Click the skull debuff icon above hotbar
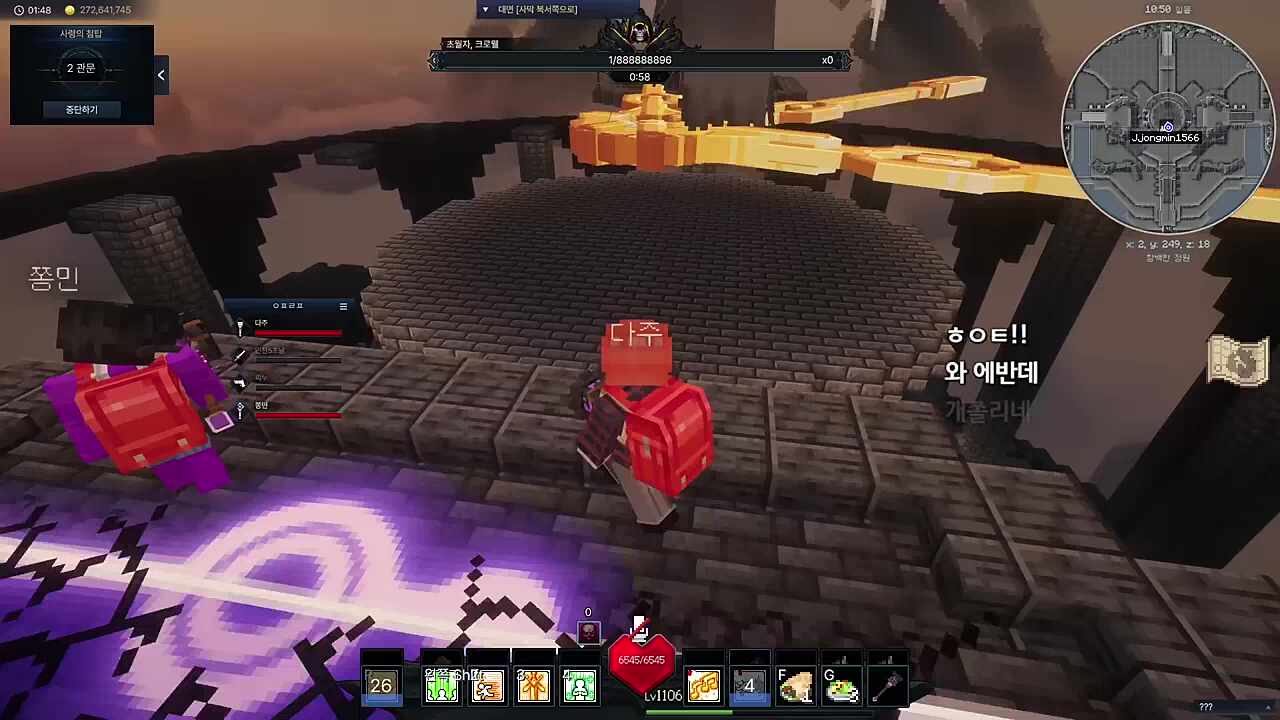The height and width of the screenshot is (720, 1280). (x=589, y=632)
